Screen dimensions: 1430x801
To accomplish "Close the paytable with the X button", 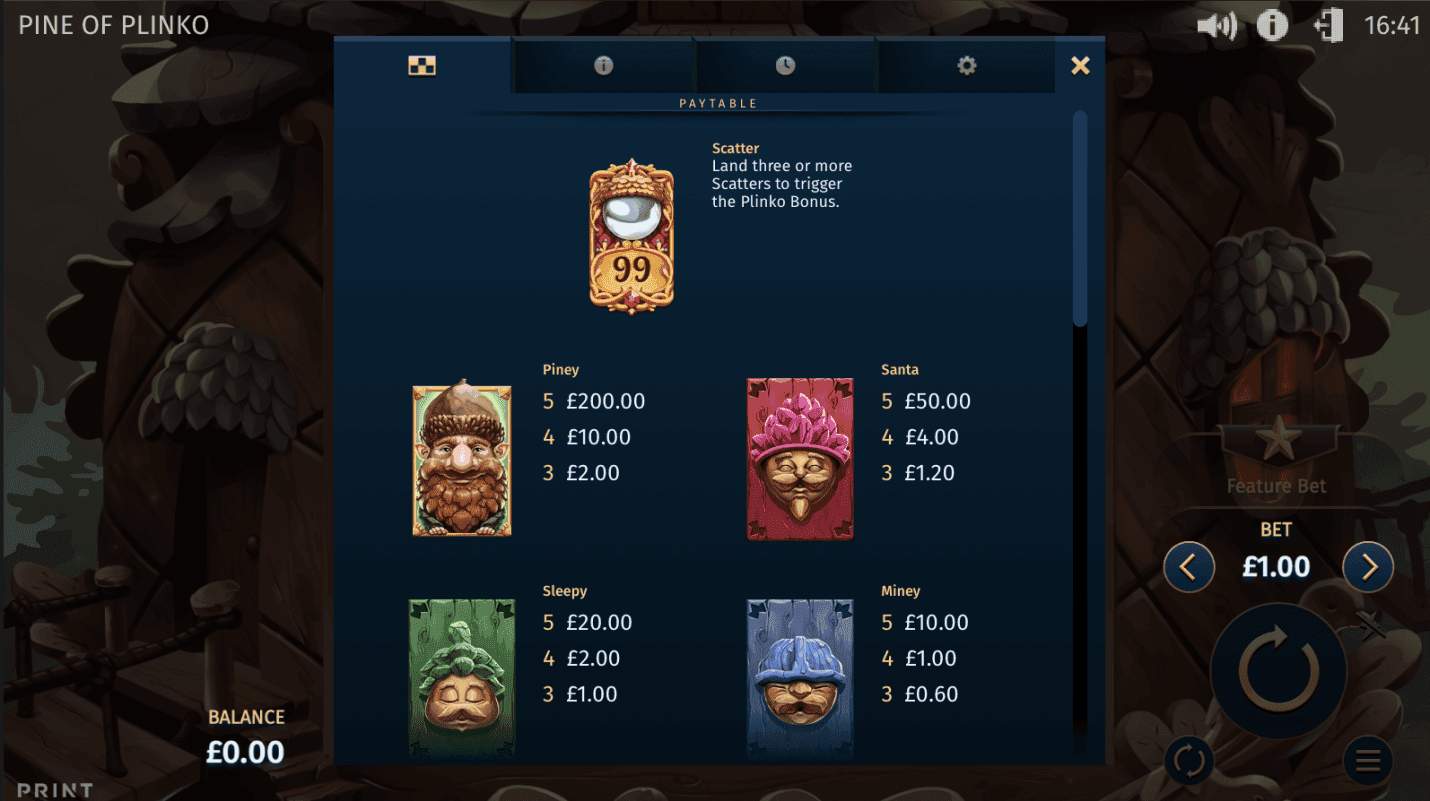I will 1080,64.
